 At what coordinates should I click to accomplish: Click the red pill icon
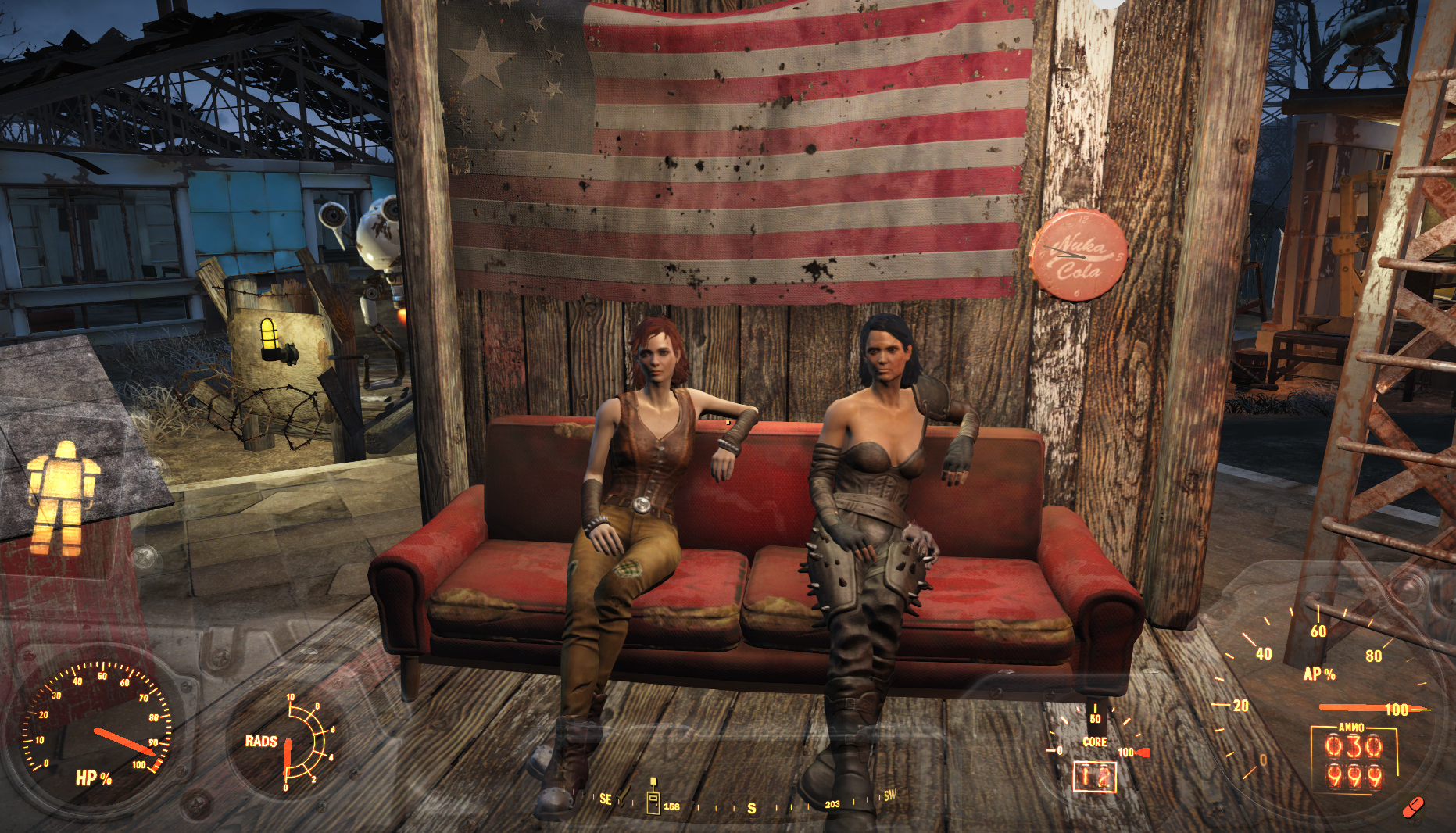[x=1413, y=806]
